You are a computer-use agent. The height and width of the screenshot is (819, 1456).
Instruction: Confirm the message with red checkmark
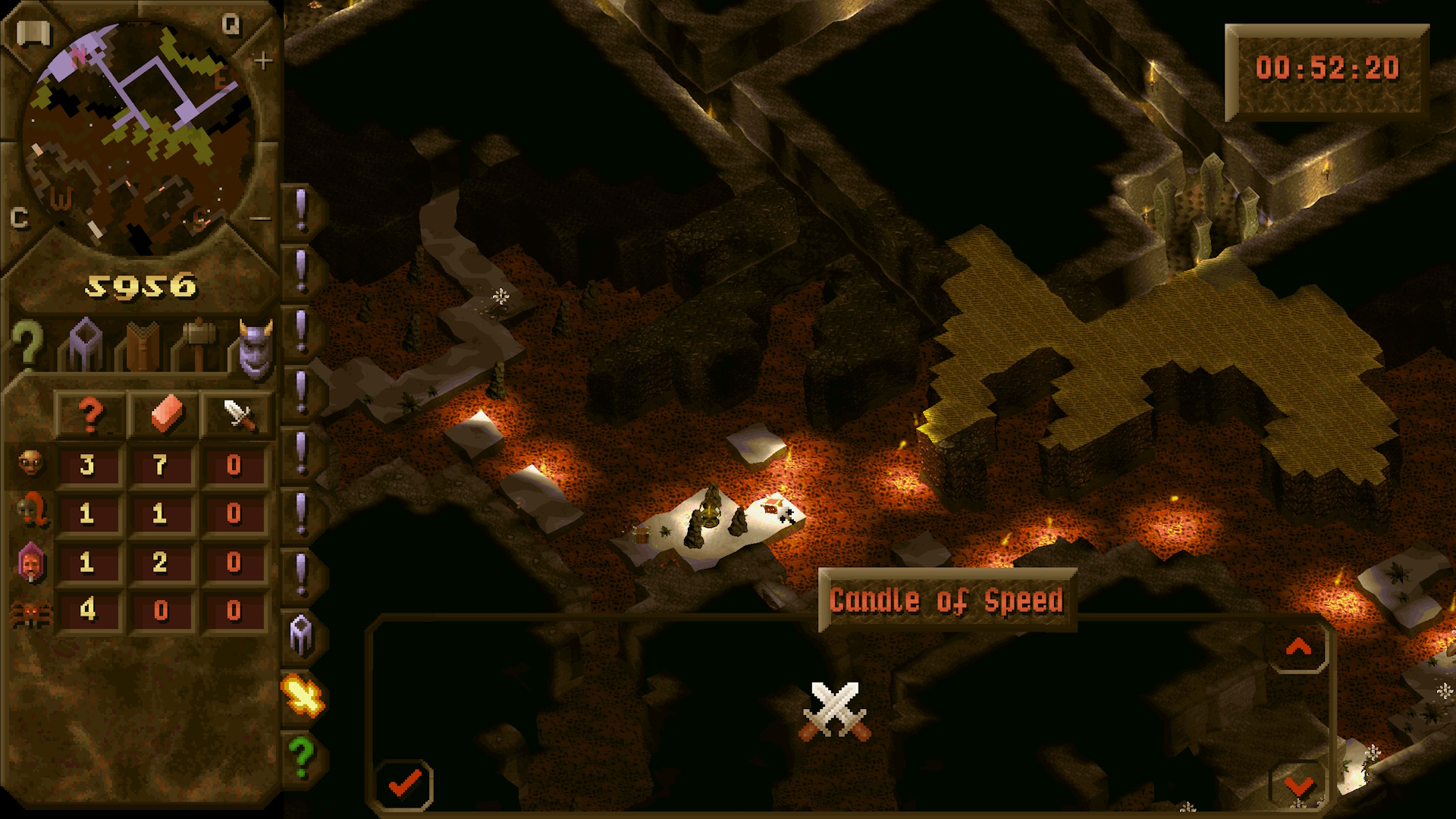point(404,783)
